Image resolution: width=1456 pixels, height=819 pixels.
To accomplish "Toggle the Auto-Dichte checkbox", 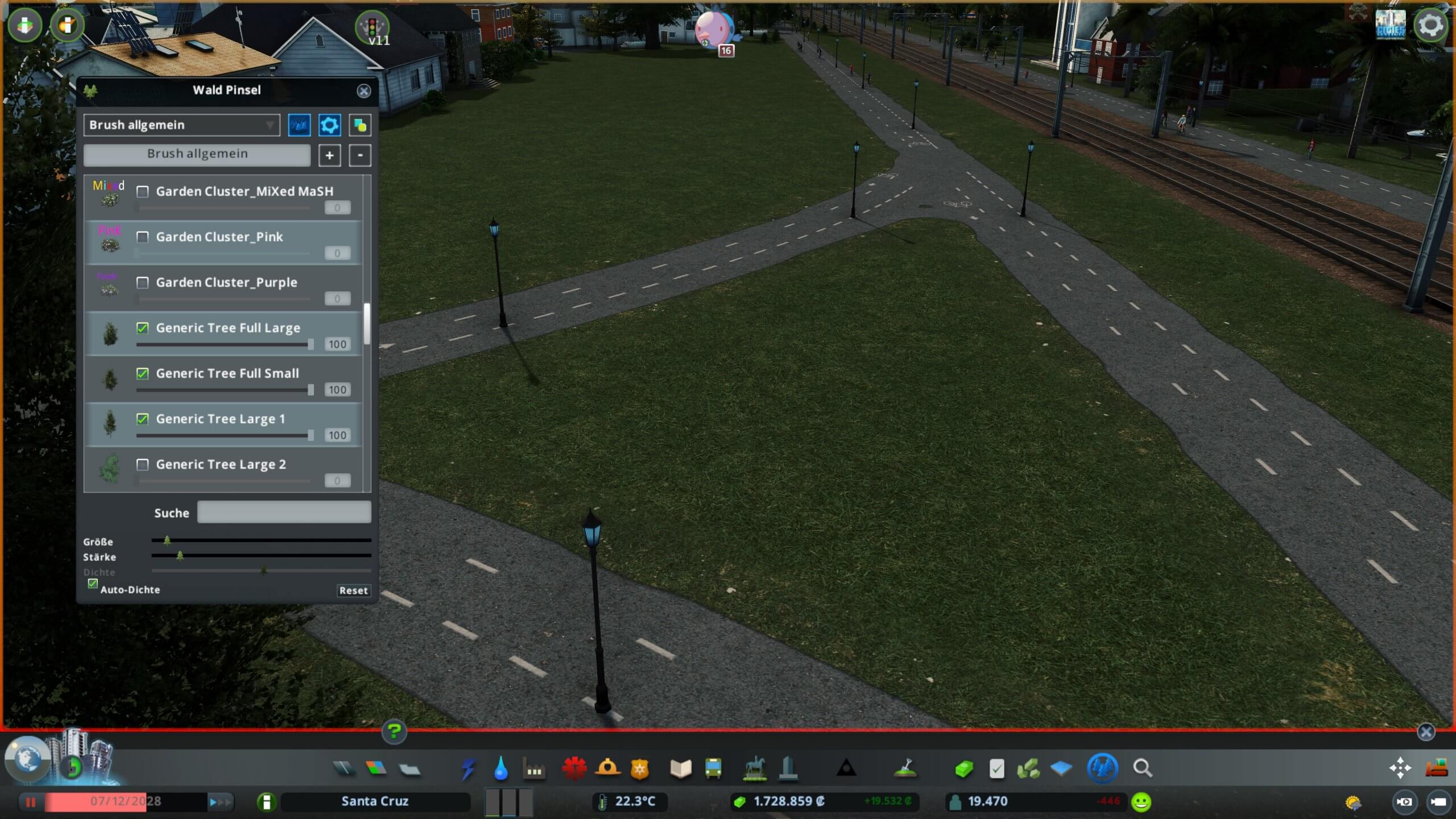I will 93,584.
